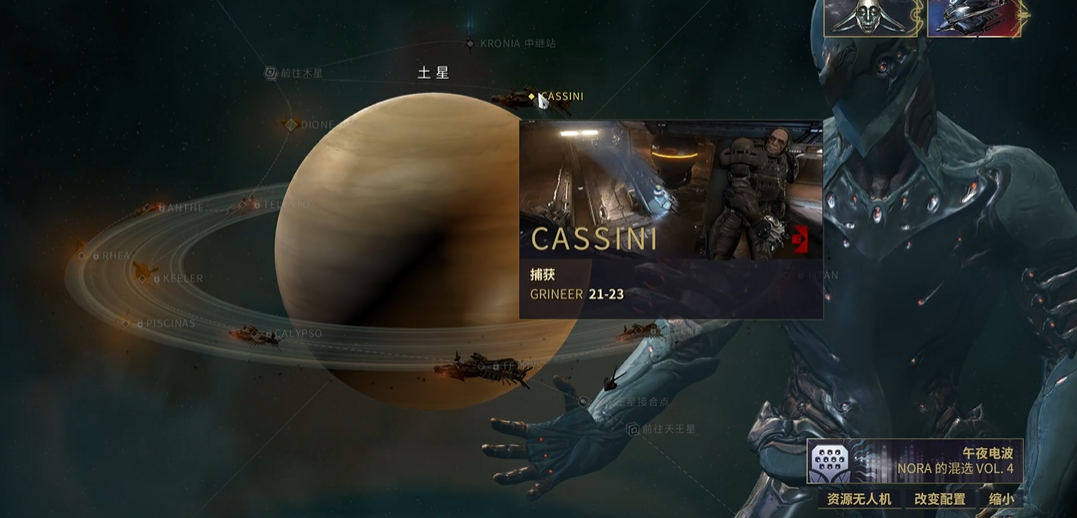Open the Kronia relay node
The width and height of the screenshot is (1077, 518).
click(x=470, y=44)
